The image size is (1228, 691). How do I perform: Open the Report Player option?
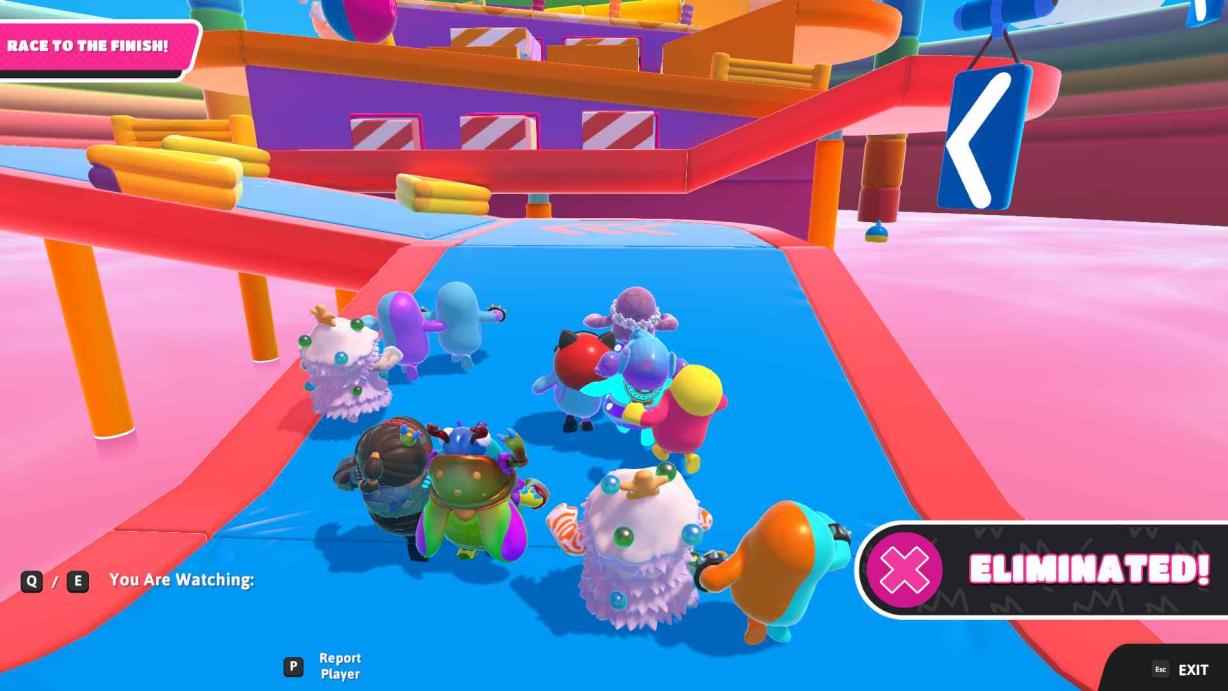tap(328, 666)
